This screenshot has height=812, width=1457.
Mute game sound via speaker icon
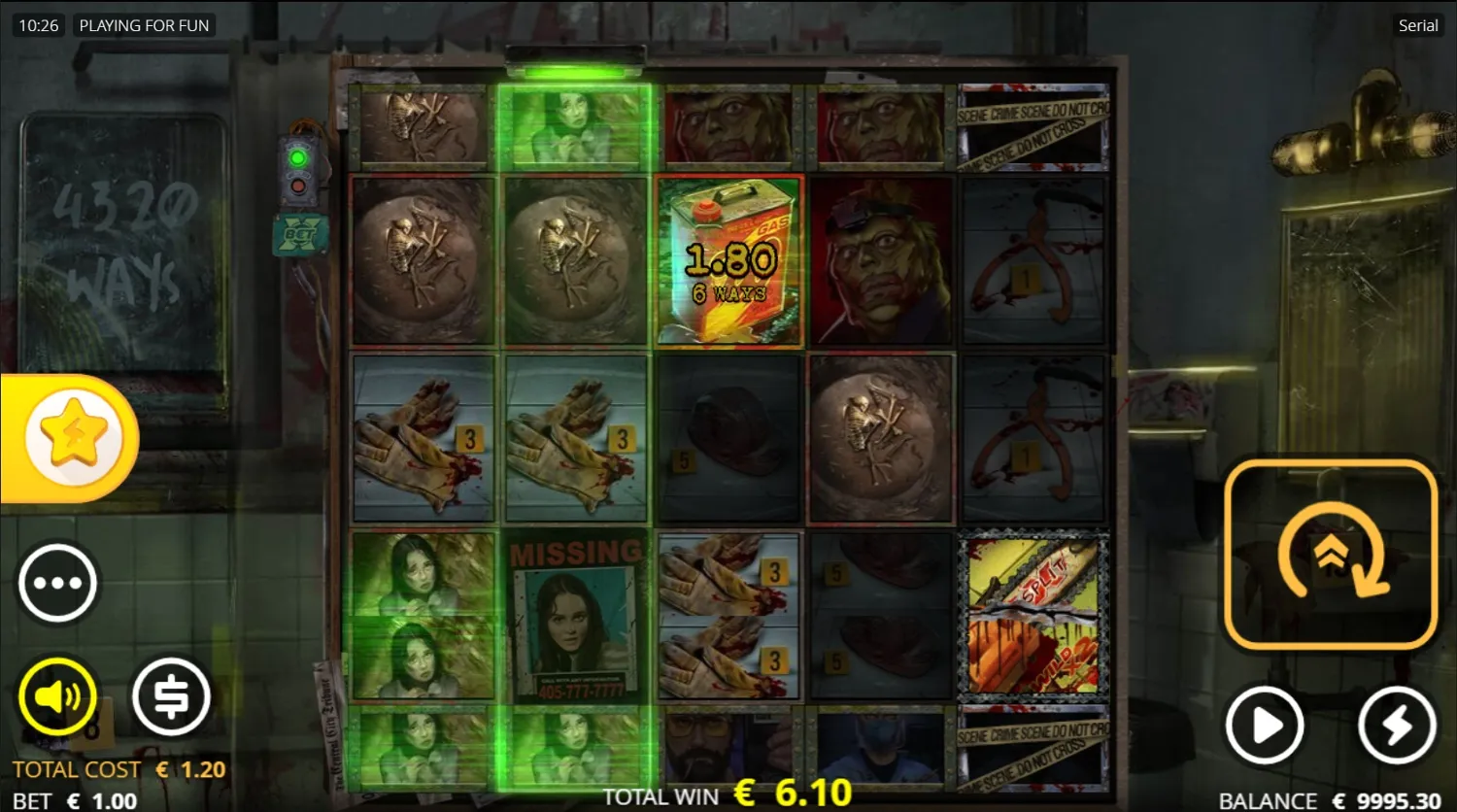point(58,694)
